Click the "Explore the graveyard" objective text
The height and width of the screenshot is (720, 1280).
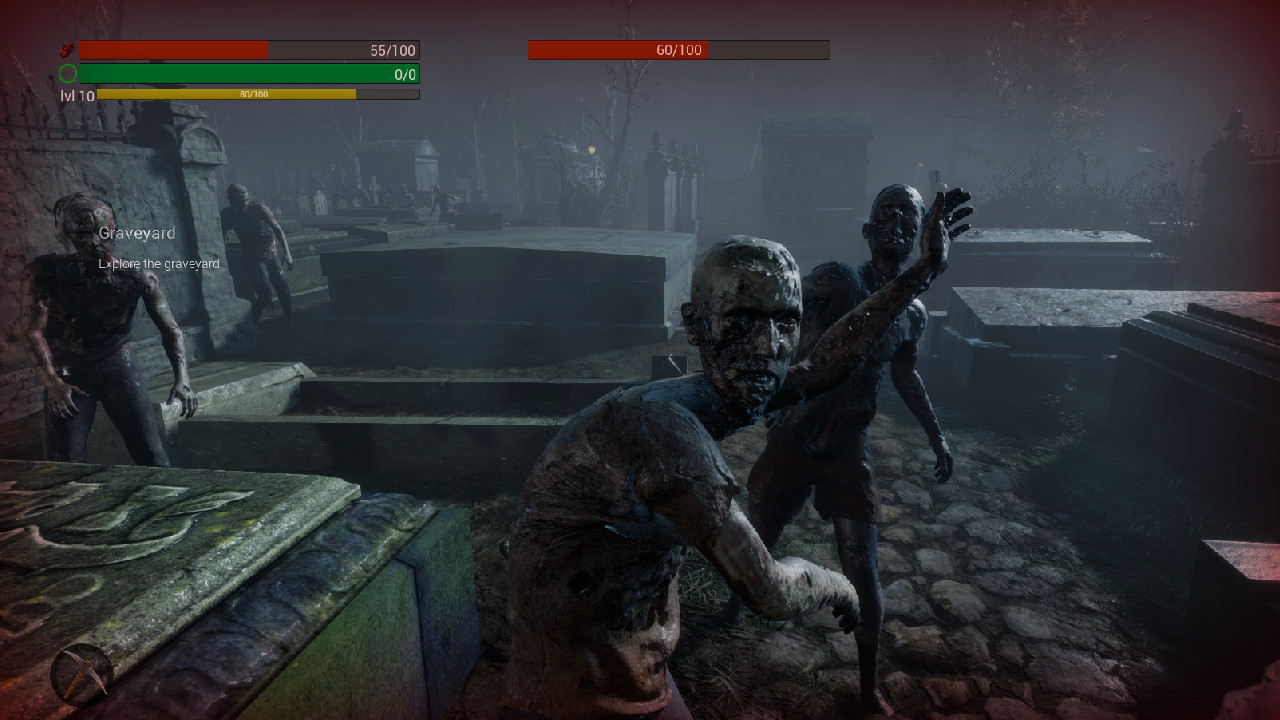click(x=157, y=263)
